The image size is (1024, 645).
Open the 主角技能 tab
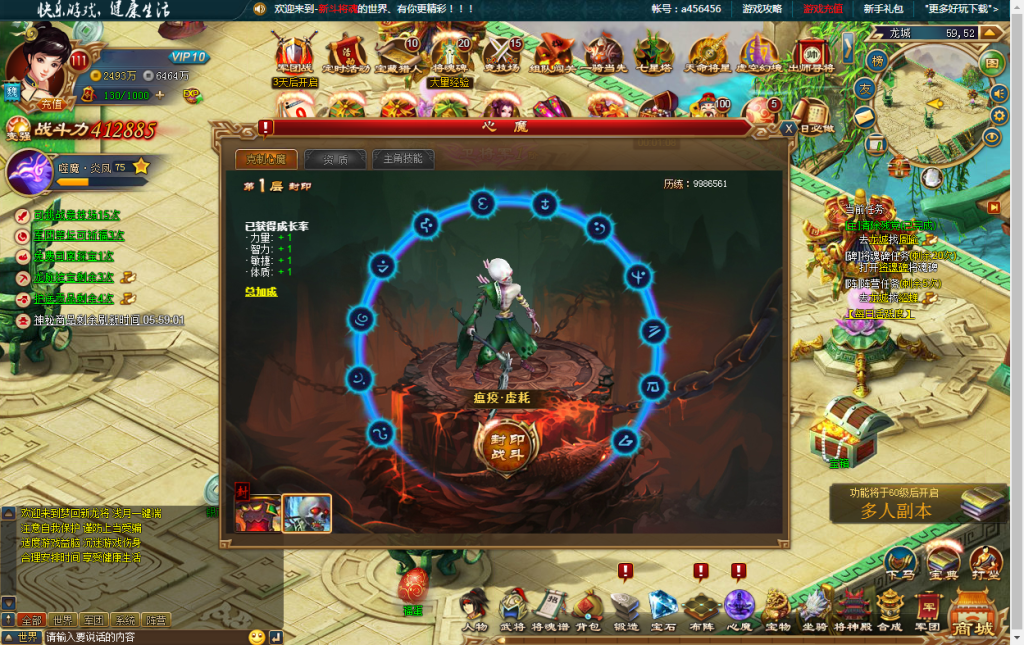tap(403, 159)
